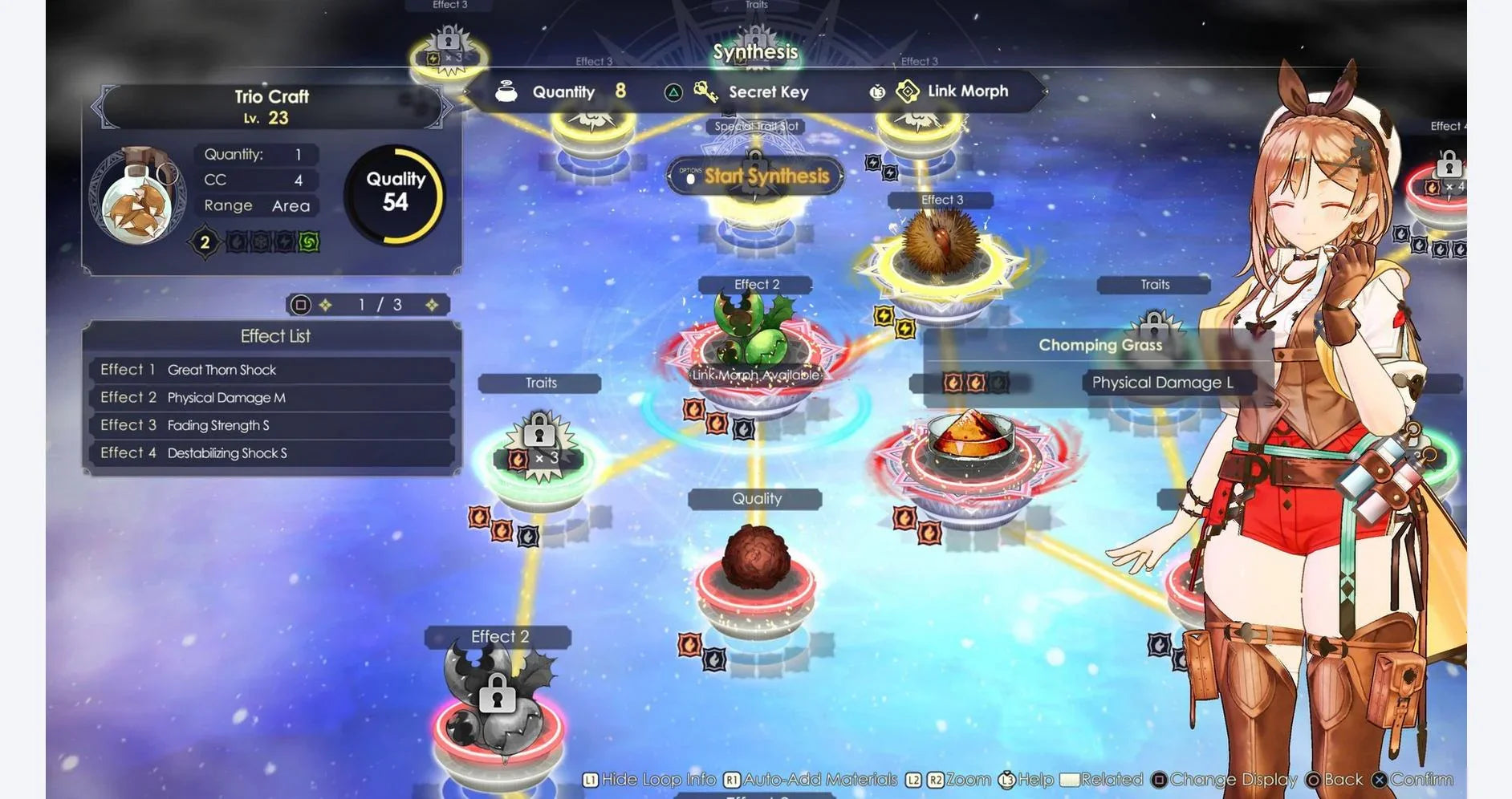
Task: Pick the Destabilizing Shock S effect row
Action: coord(271,453)
